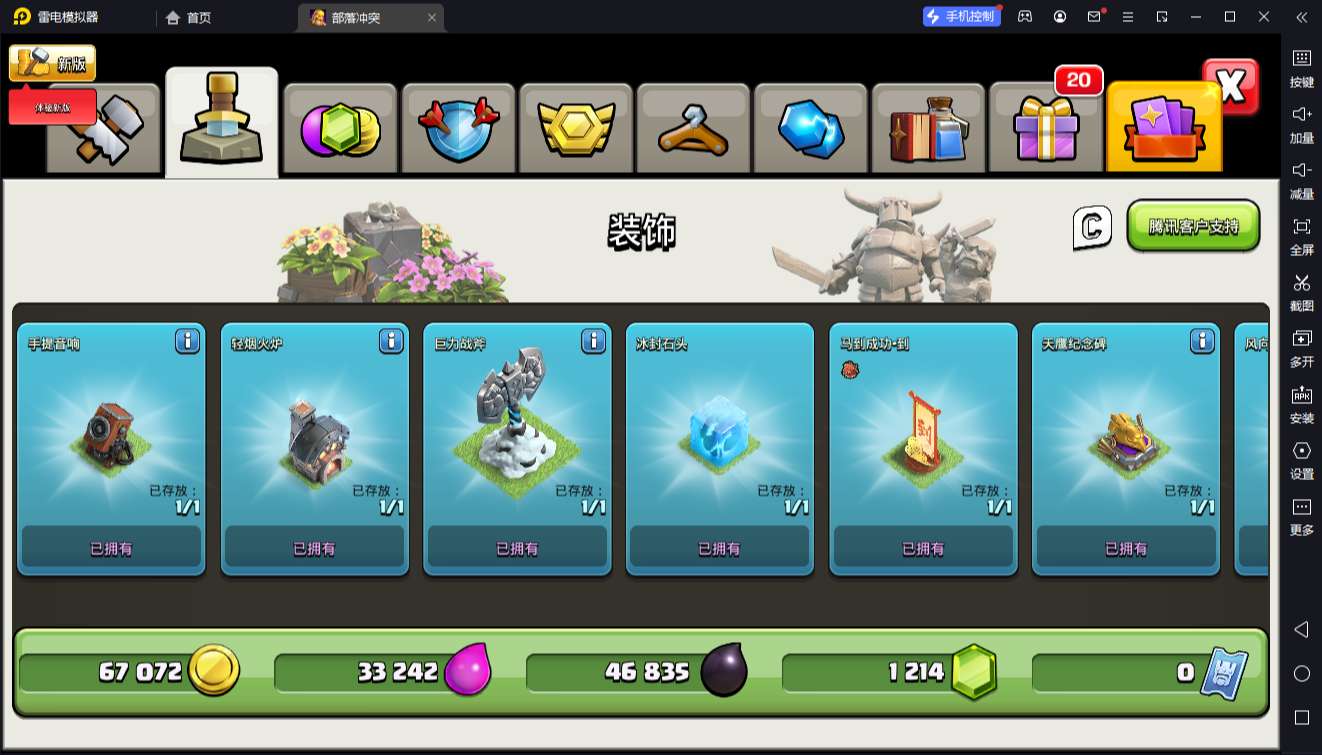Image resolution: width=1322 pixels, height=755 pixels.
Task: Show info for the 轻烟火炉 decoration
Action: point(390,342)
